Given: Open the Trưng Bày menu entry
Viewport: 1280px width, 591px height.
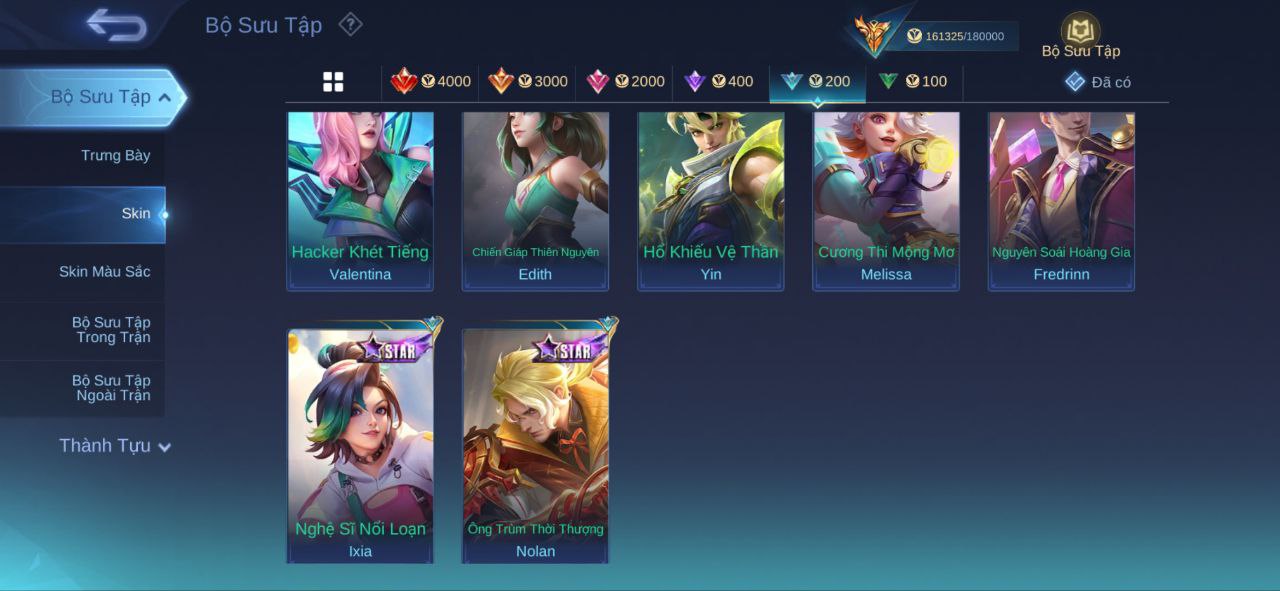Looking at the screenshot, I should 115,155.
